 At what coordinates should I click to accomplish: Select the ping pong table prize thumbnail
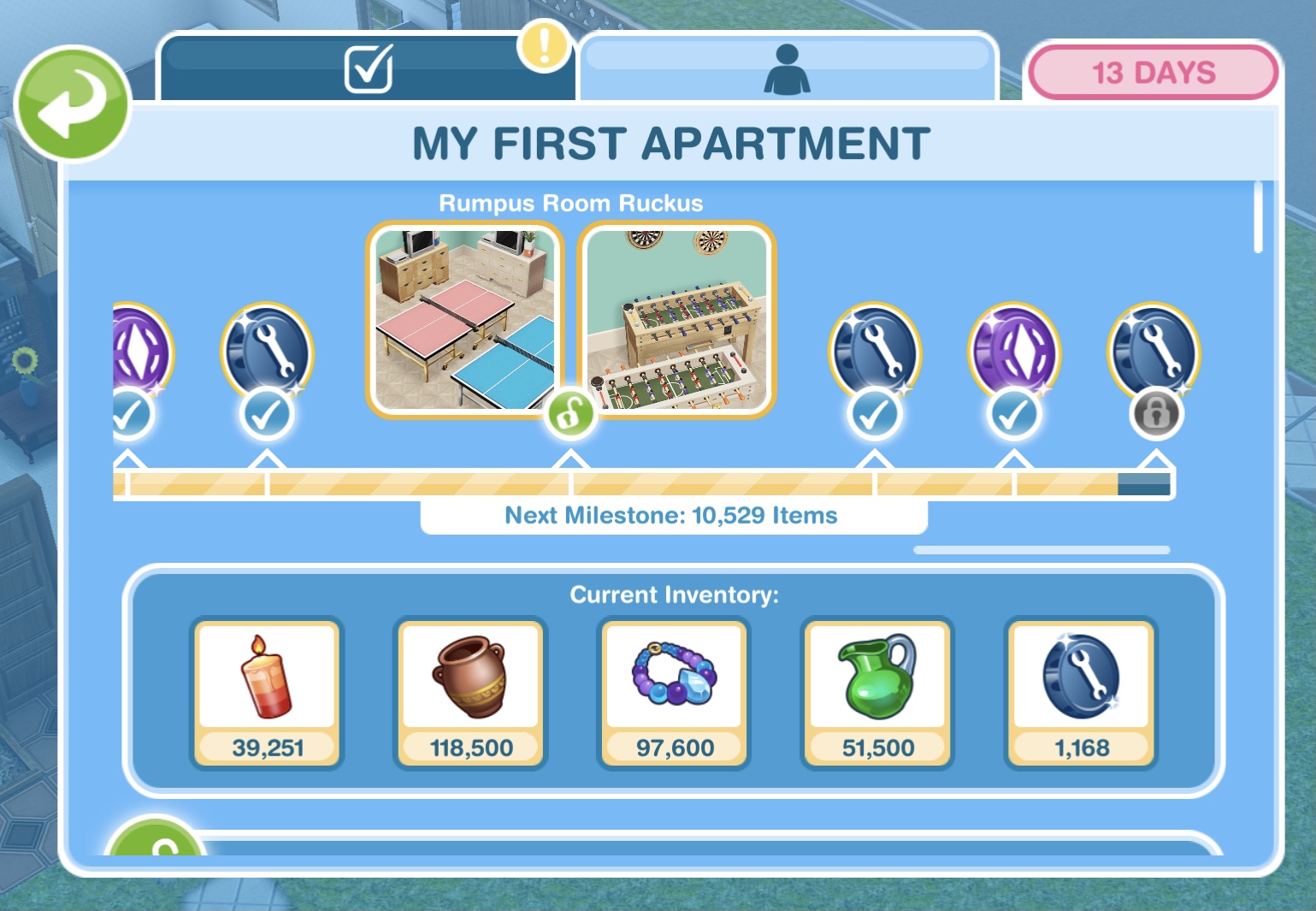[464, 319]
